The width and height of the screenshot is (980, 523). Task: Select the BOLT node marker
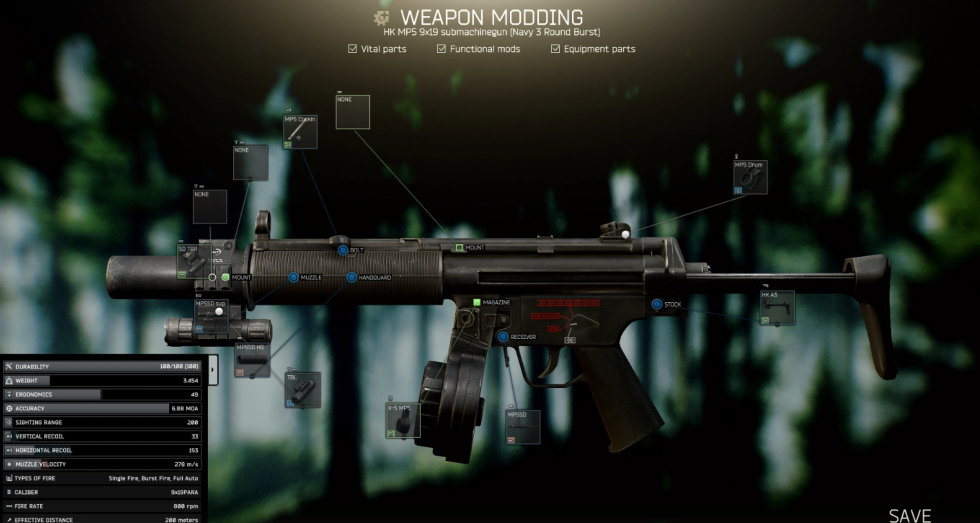tap(342, 250)
